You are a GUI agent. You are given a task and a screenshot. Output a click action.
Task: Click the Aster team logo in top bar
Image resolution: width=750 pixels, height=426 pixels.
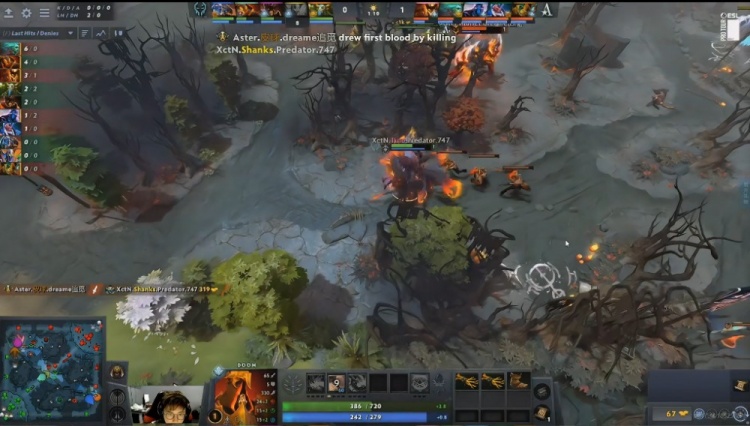click(x=548, y=10)
